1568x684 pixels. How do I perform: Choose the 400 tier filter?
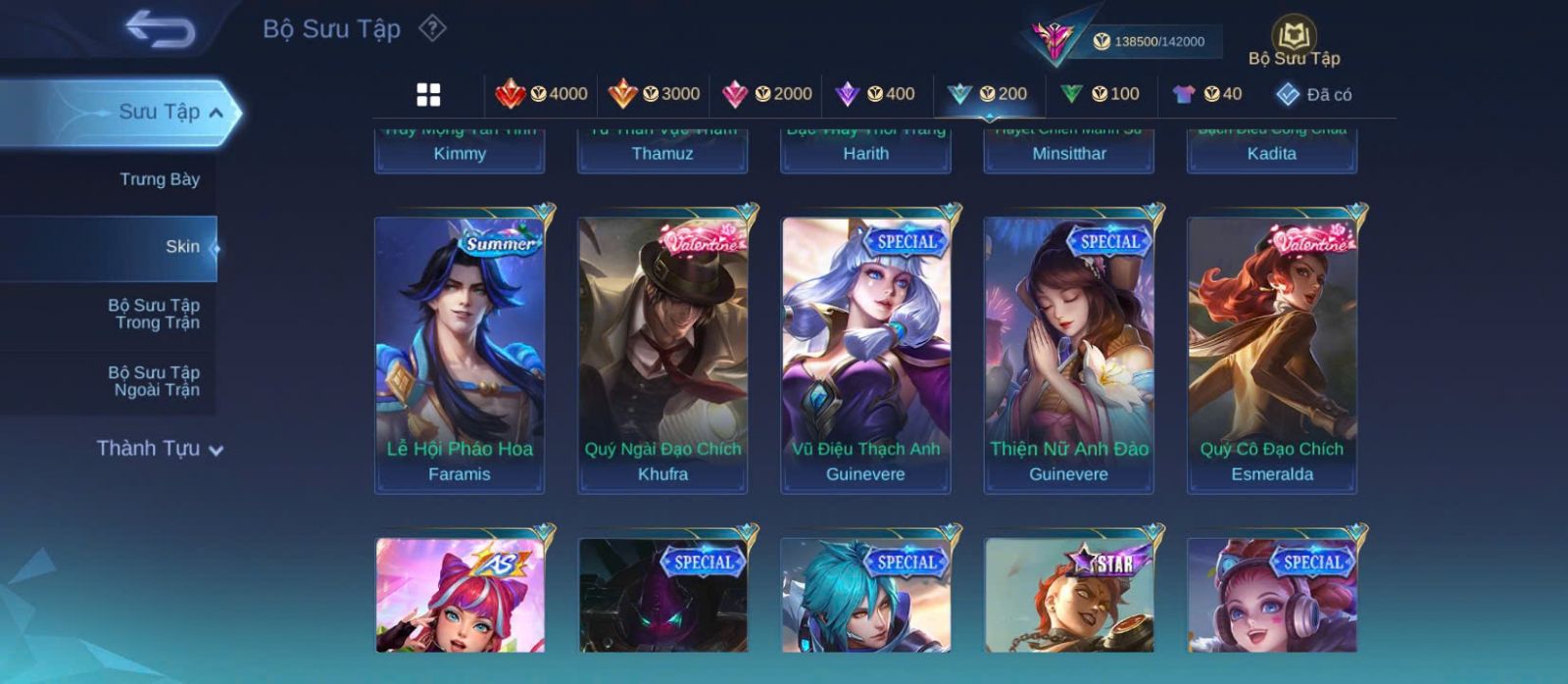875,94
